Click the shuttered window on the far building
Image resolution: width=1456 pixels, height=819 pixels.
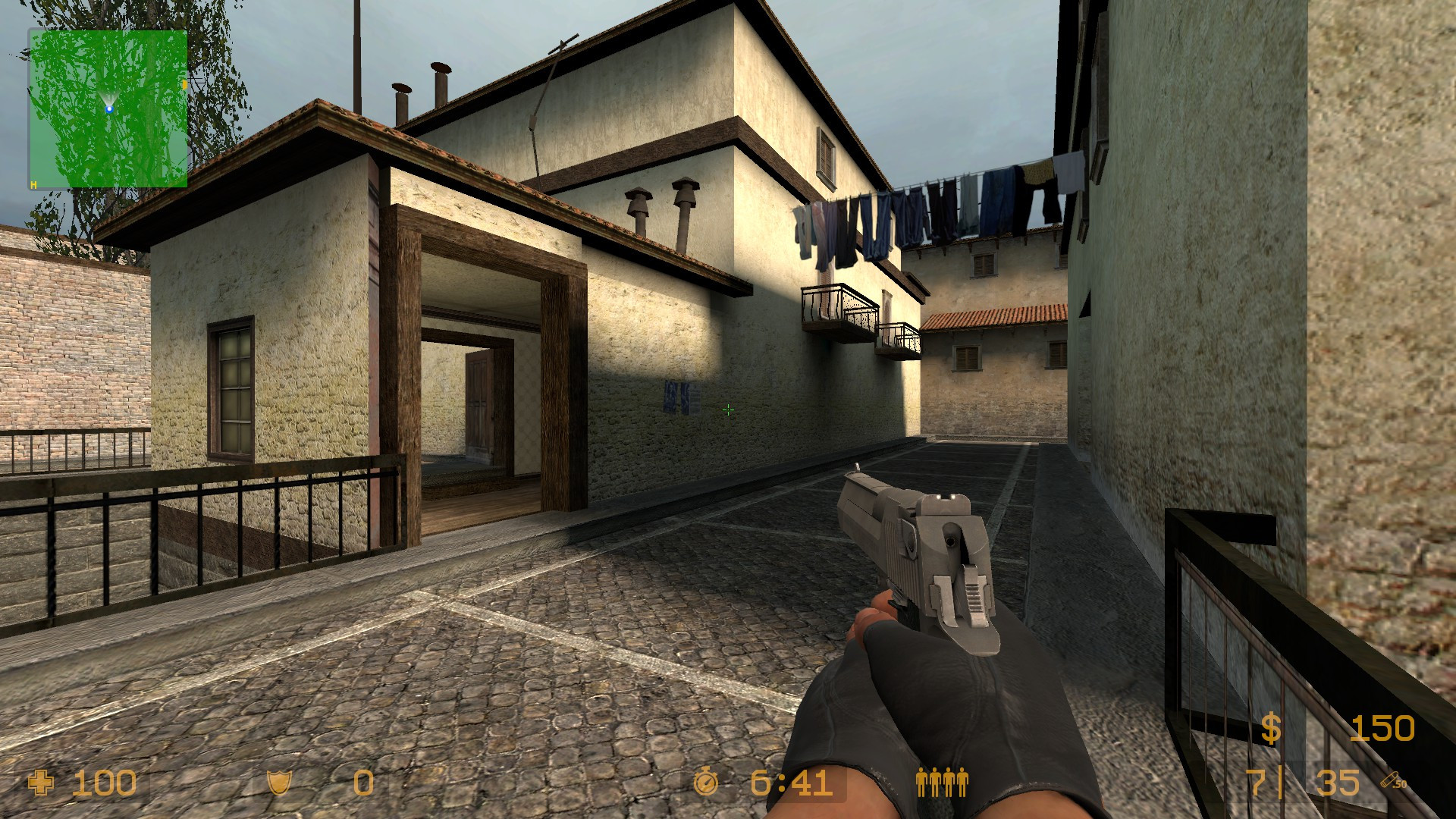[x=967, y=356]
